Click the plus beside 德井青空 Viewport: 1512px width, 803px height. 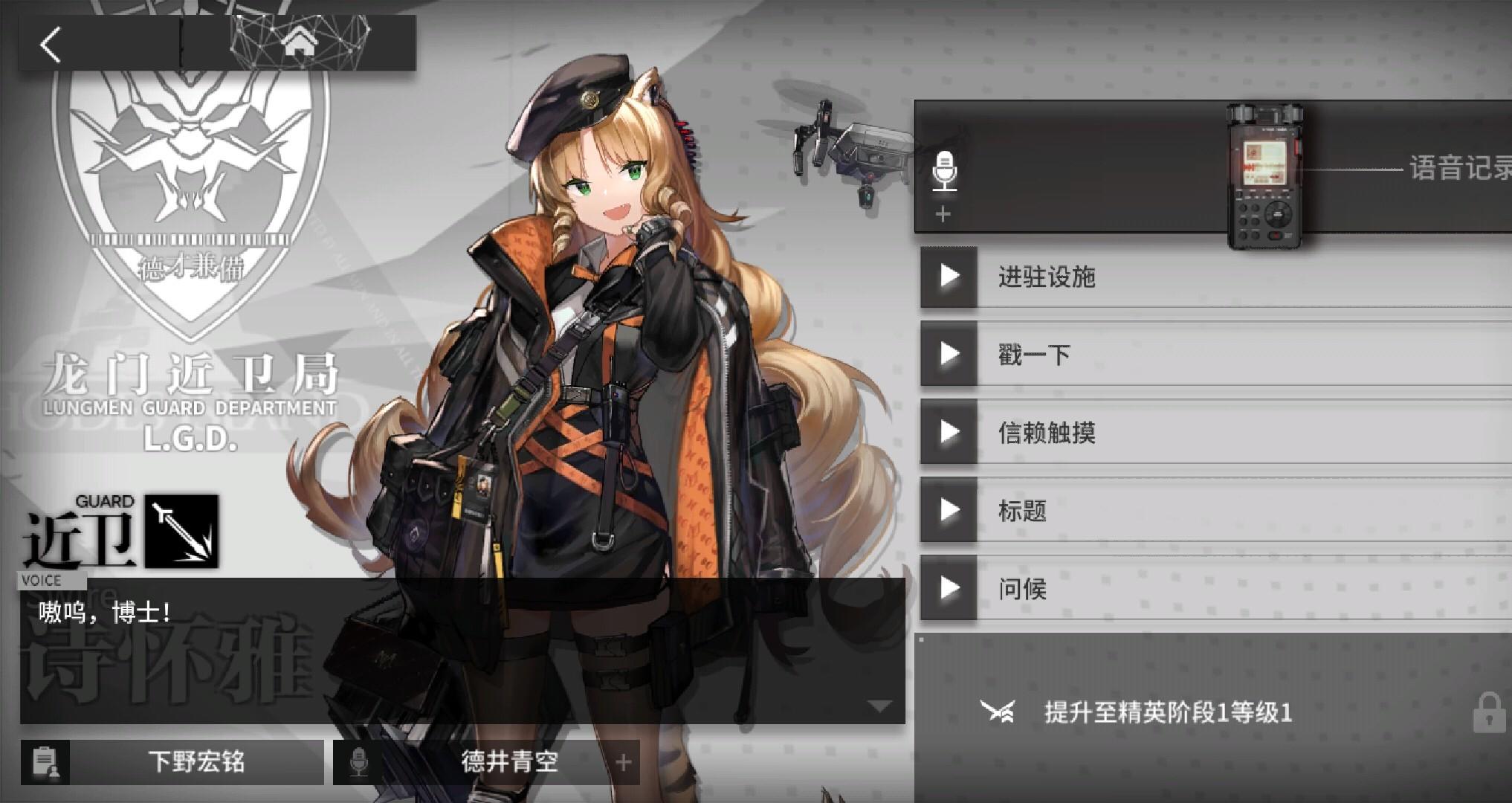tap(623, 761)
